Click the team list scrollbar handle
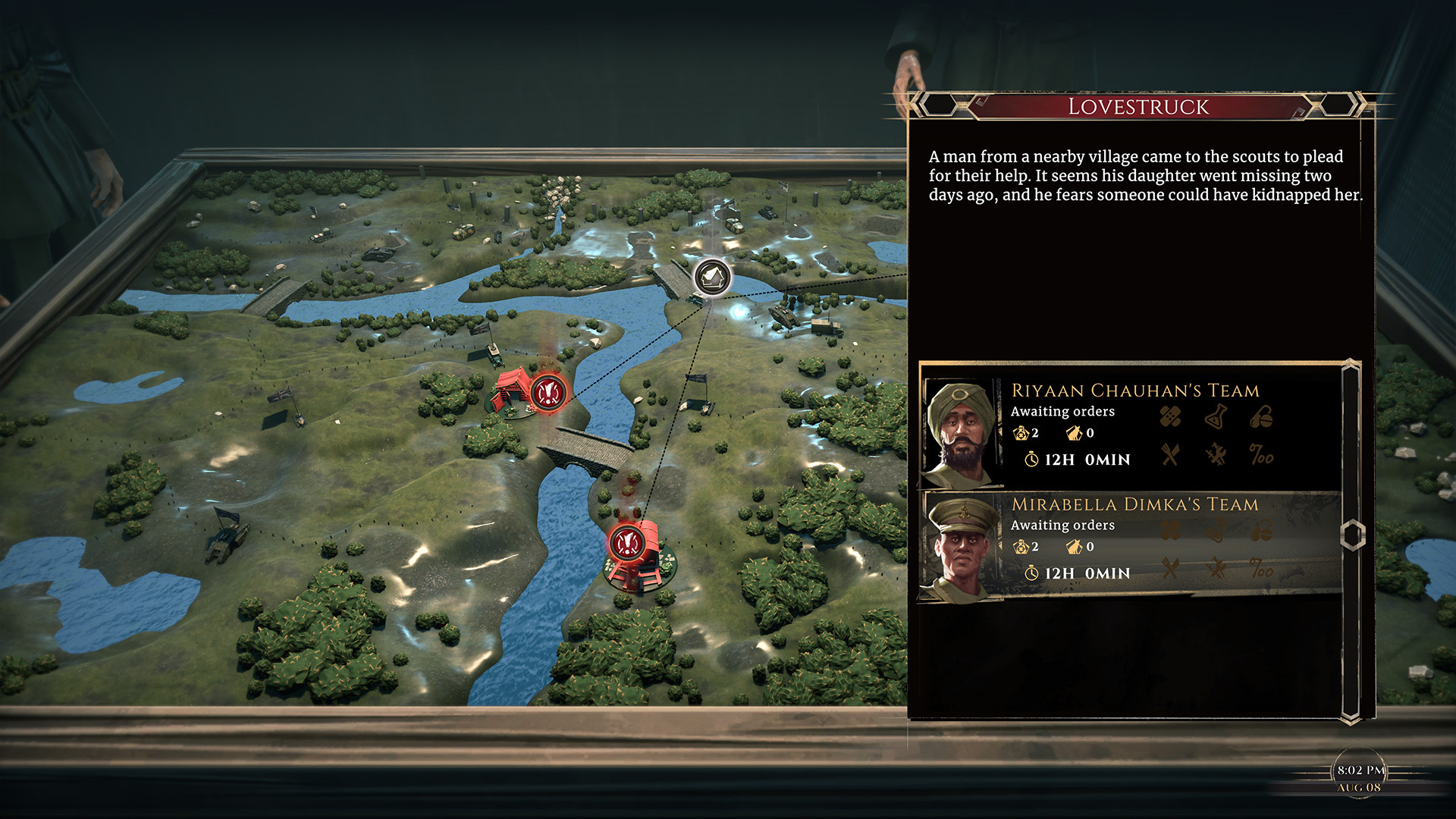 (1352, 535)
